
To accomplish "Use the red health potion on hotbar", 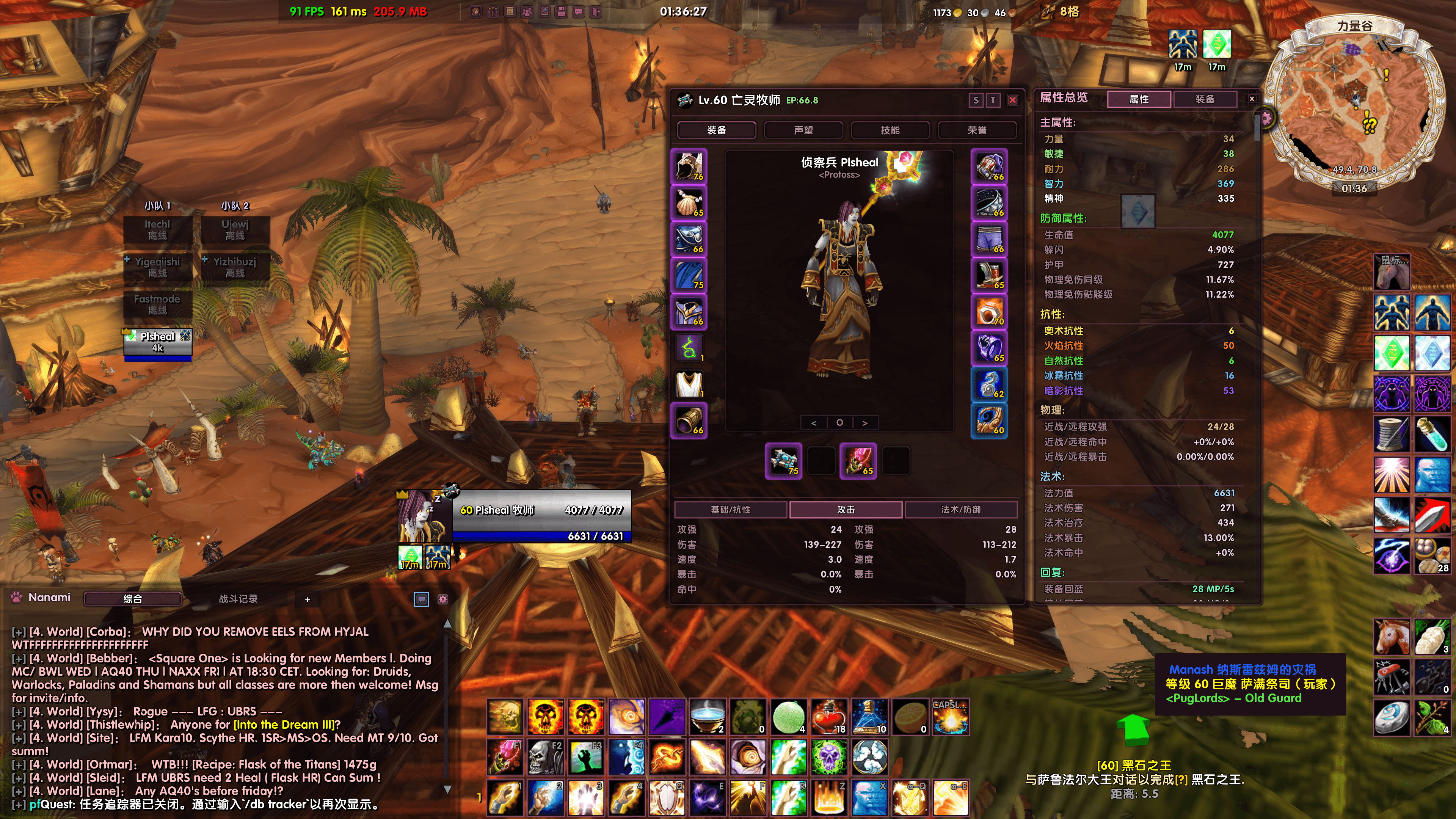I will [828, 717].
